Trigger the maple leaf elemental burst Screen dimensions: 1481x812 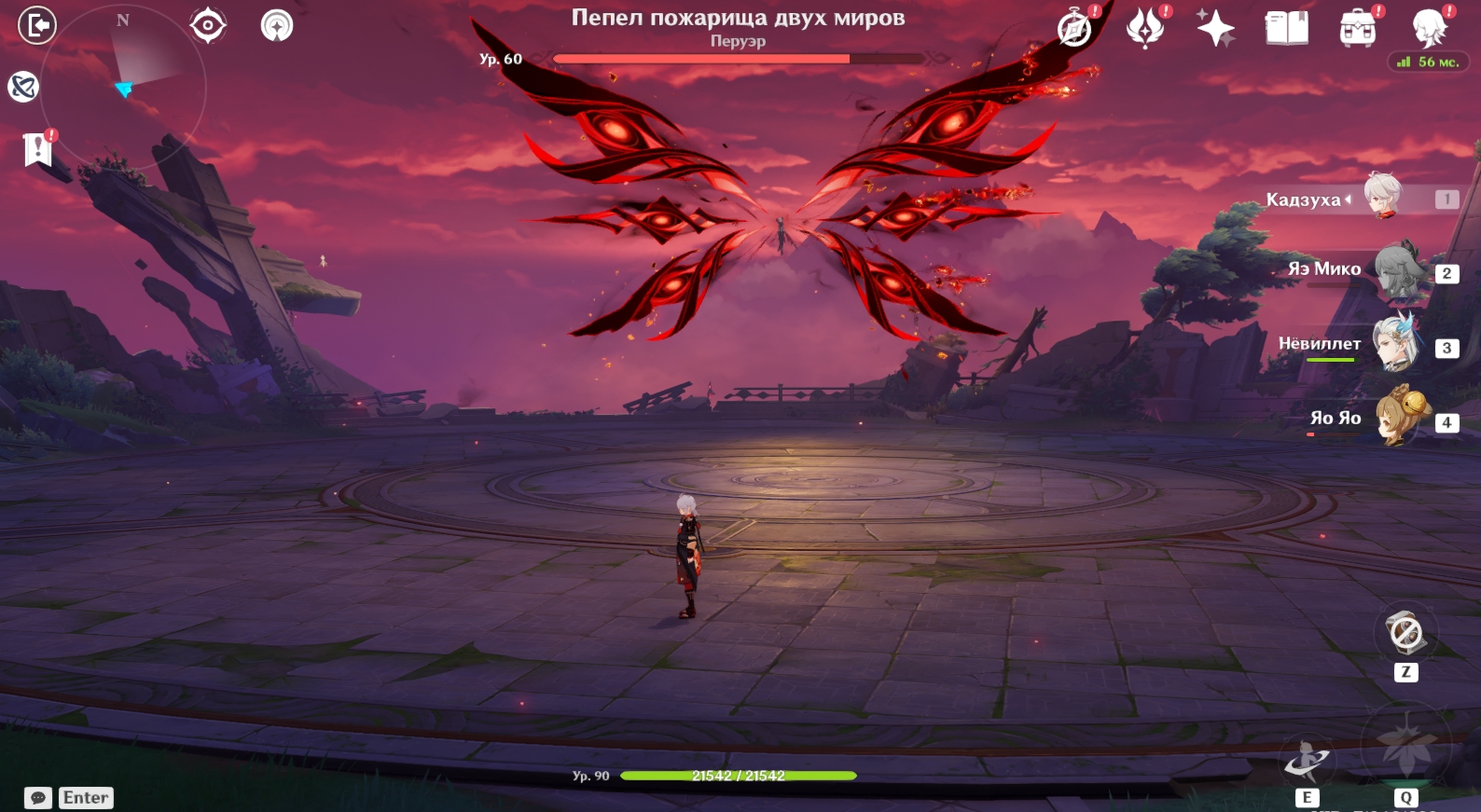1405,746
